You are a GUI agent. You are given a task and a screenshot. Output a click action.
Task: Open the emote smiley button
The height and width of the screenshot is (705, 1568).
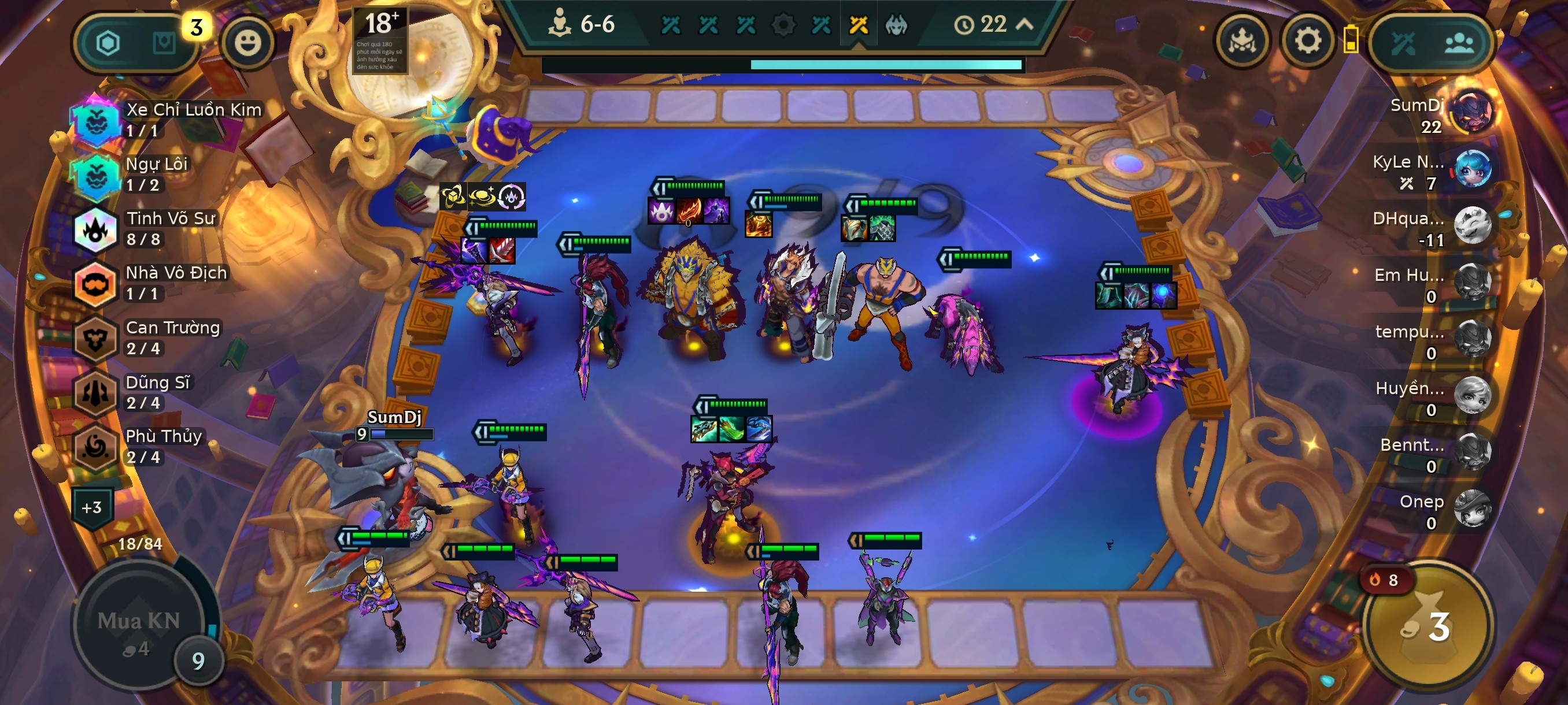pyautogui.click(x=247, y=43)
